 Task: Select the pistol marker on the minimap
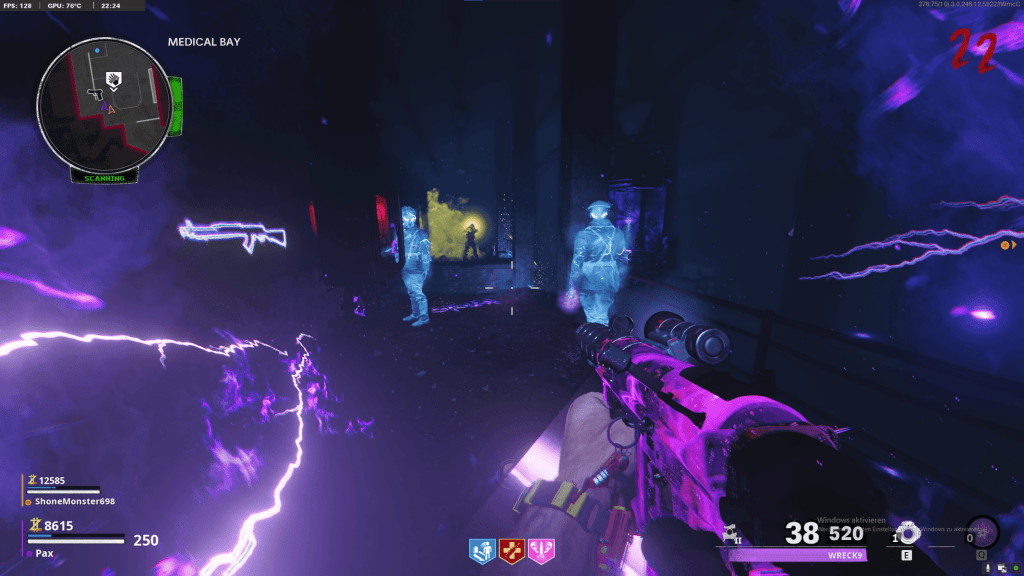coord(96,93)
